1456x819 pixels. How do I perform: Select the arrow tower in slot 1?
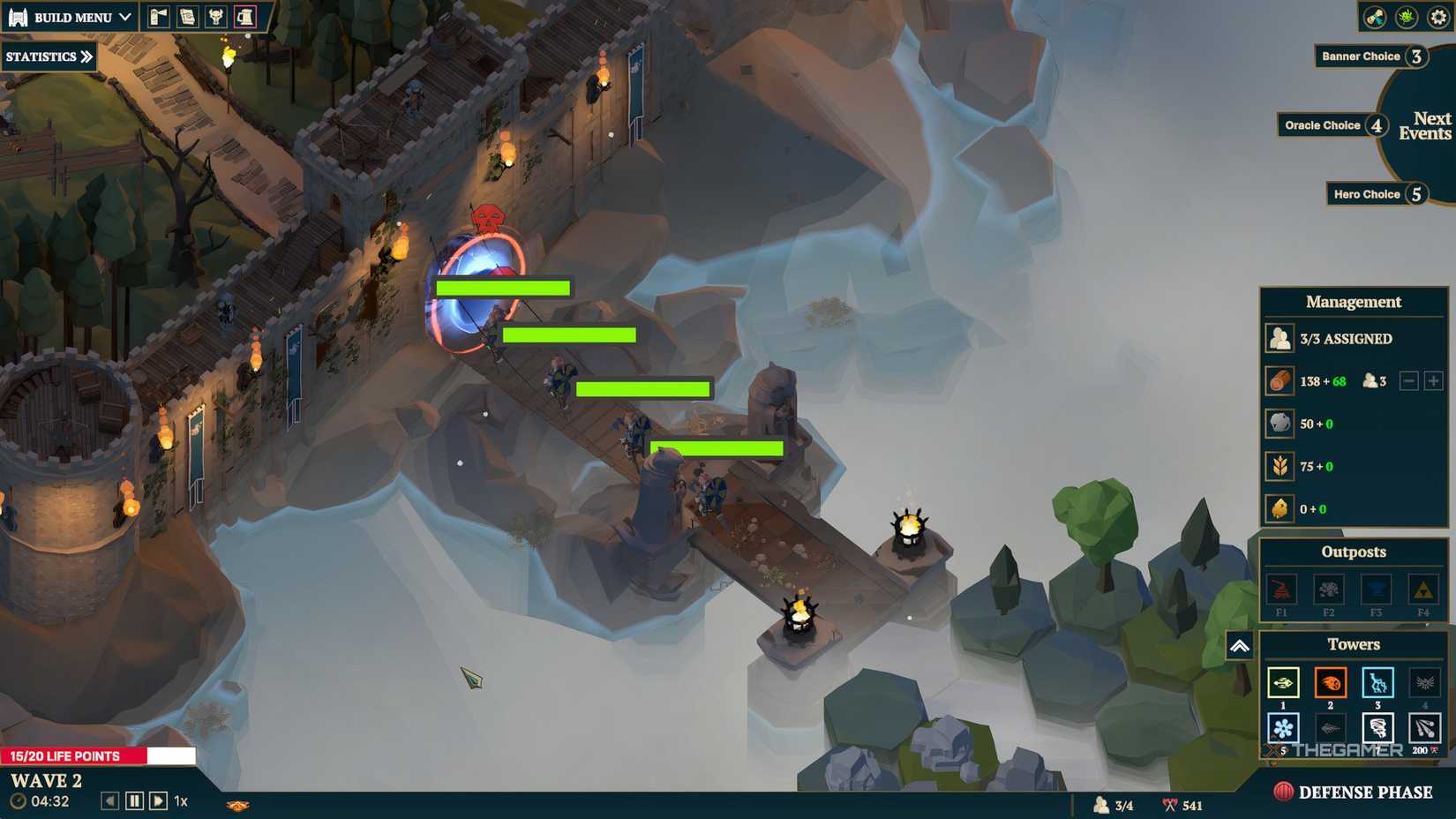pyautogui.click(x=1282, y=682)
